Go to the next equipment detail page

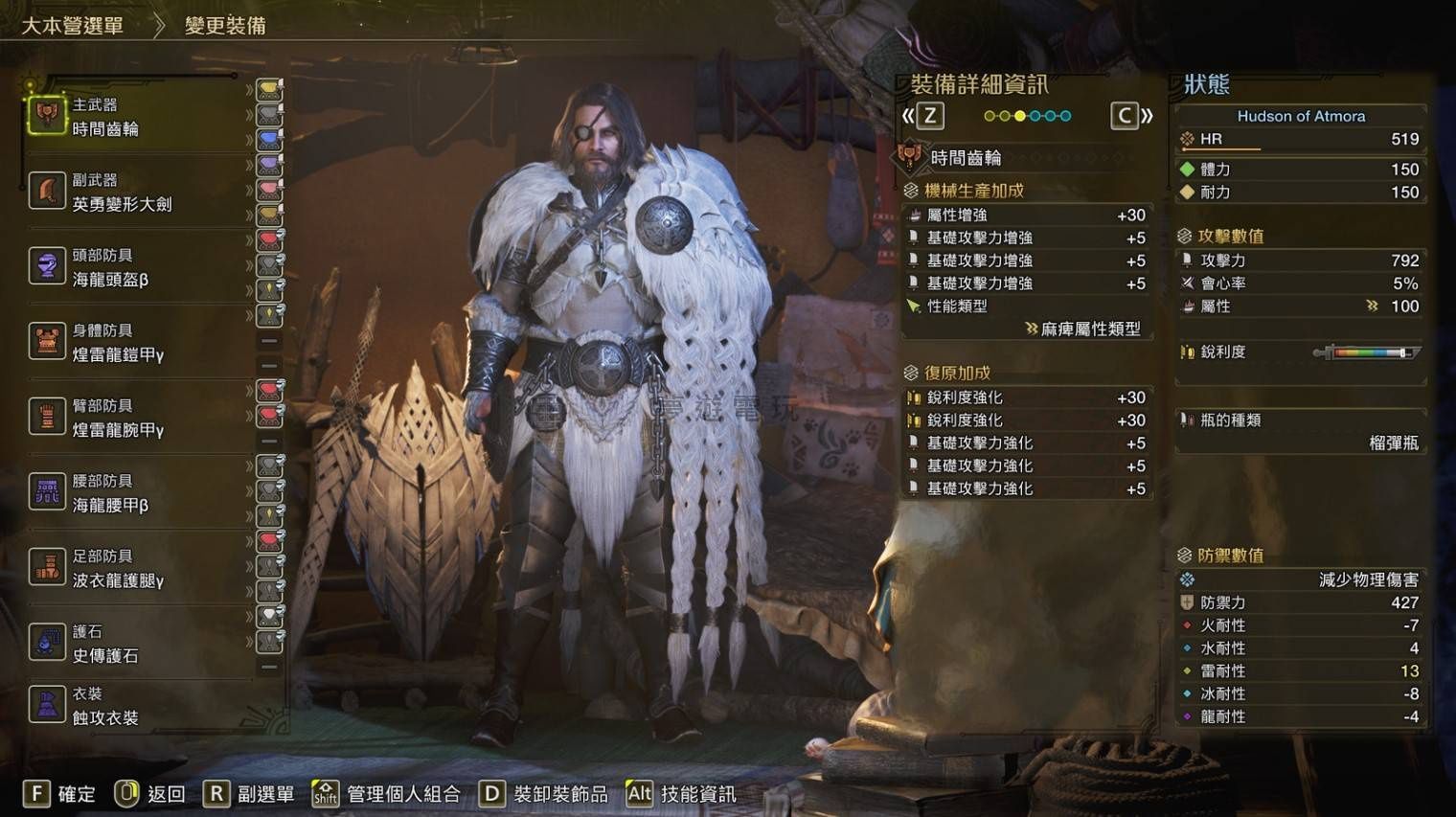pos(1131,117)
